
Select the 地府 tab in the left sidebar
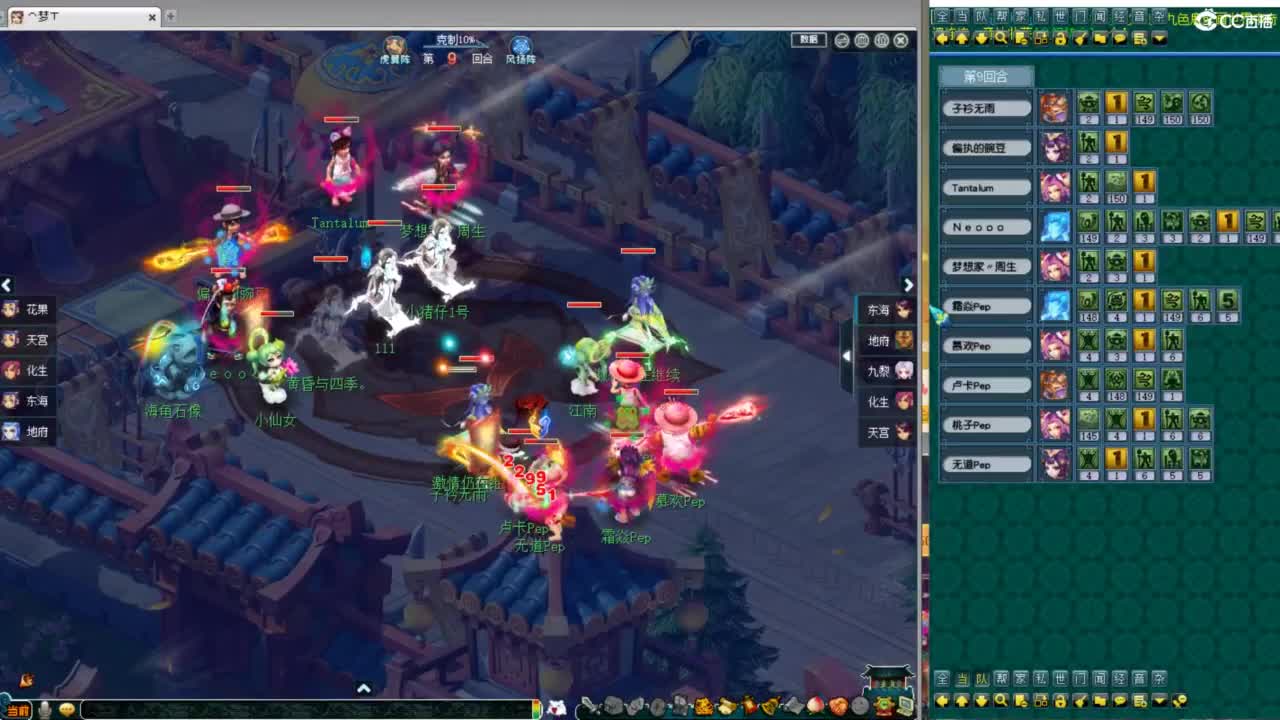(25, 432)
